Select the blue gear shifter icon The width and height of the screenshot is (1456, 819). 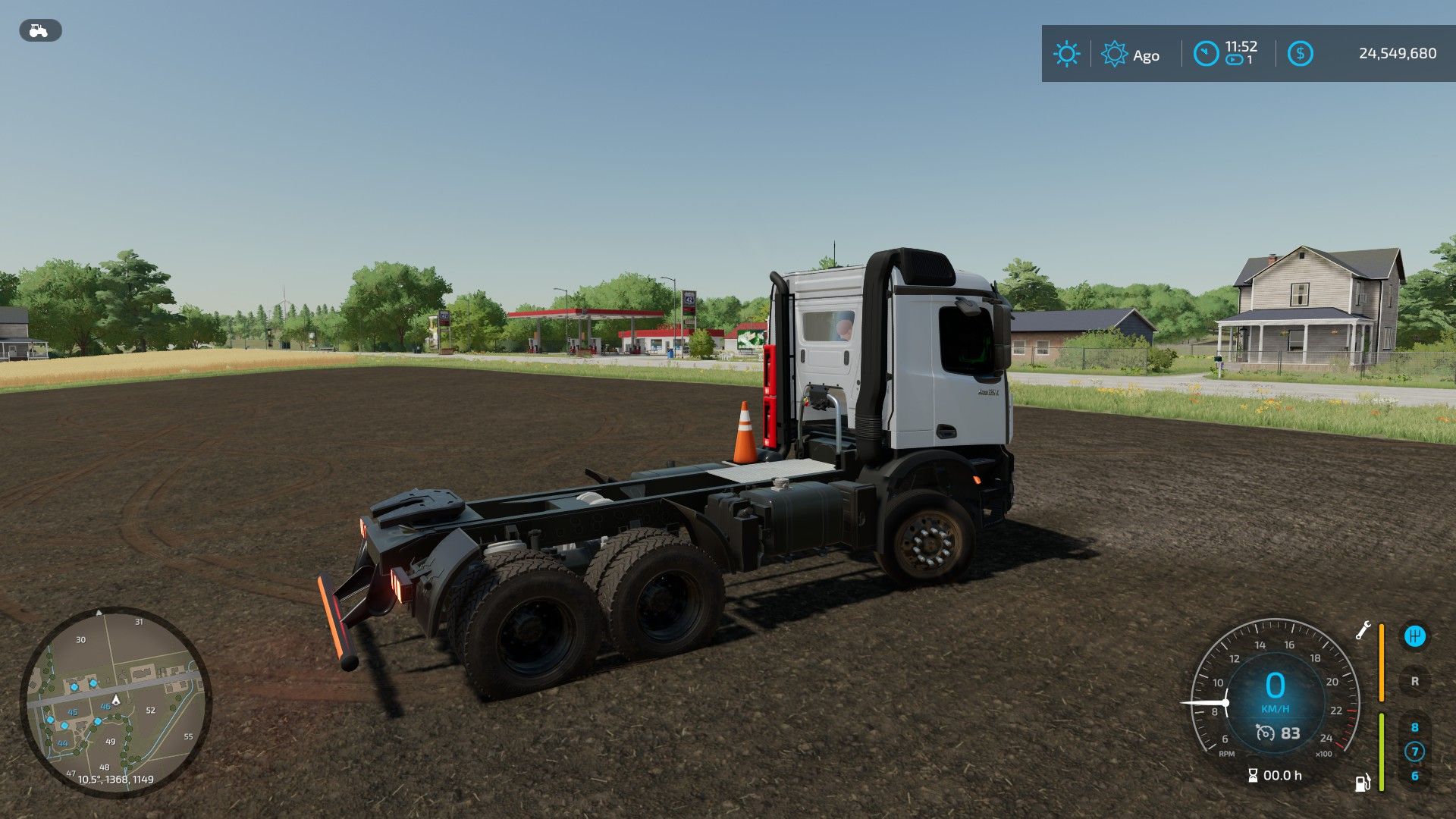1414,636
